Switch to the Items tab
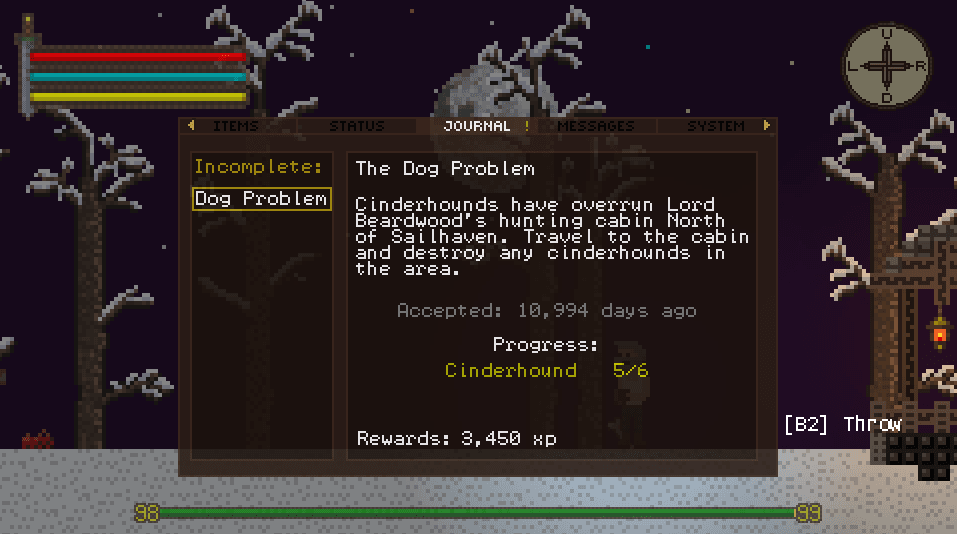 pyautogui.click(x=236, y=126)
